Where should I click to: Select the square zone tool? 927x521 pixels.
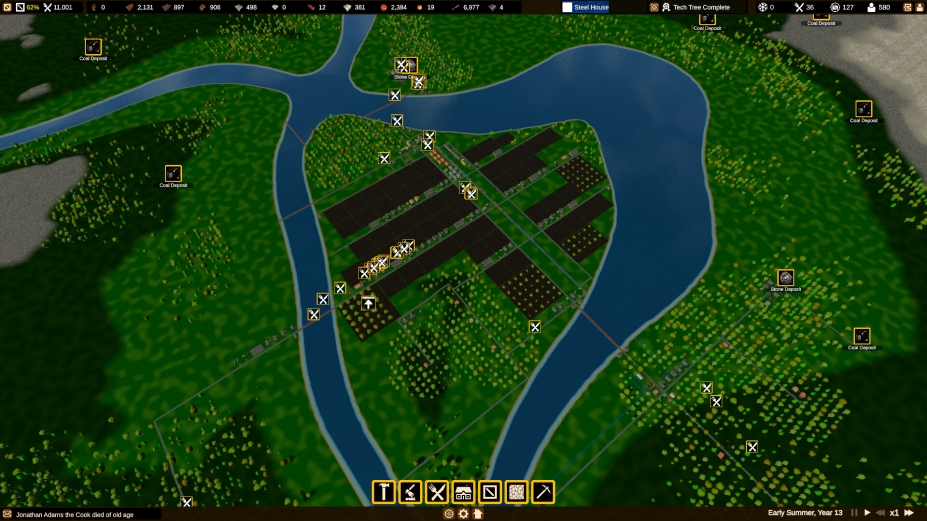(489, 492)
